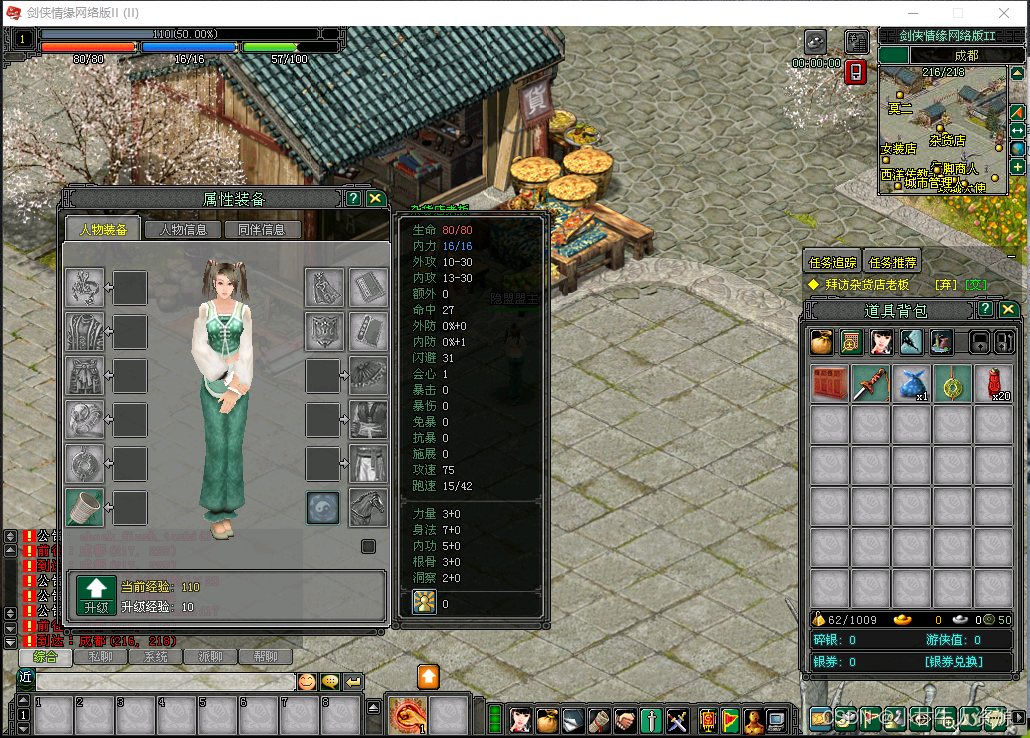Open the emoji smiley face picker

307,681
